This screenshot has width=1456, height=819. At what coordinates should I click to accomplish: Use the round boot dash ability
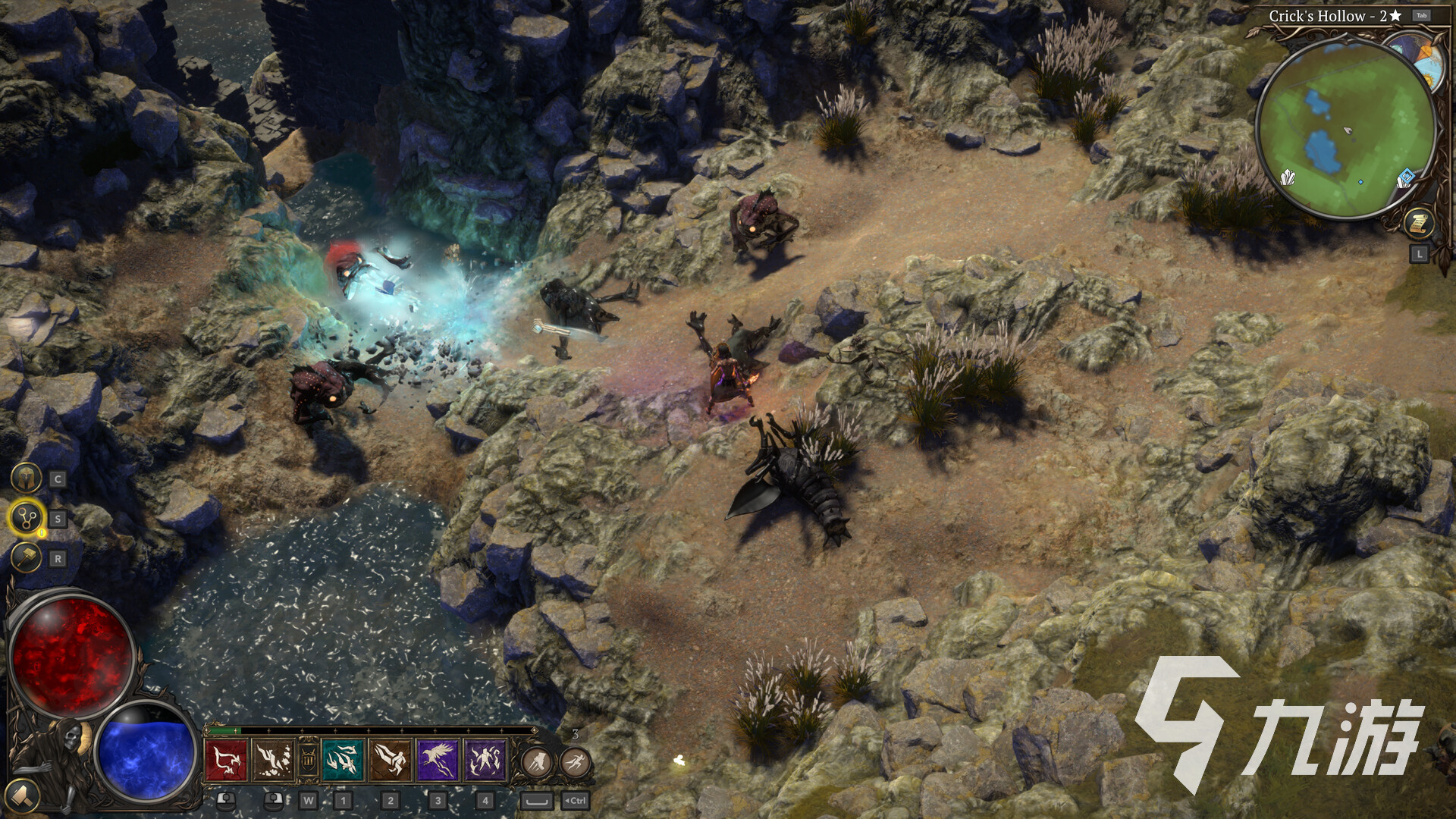(x=537, y=762)
